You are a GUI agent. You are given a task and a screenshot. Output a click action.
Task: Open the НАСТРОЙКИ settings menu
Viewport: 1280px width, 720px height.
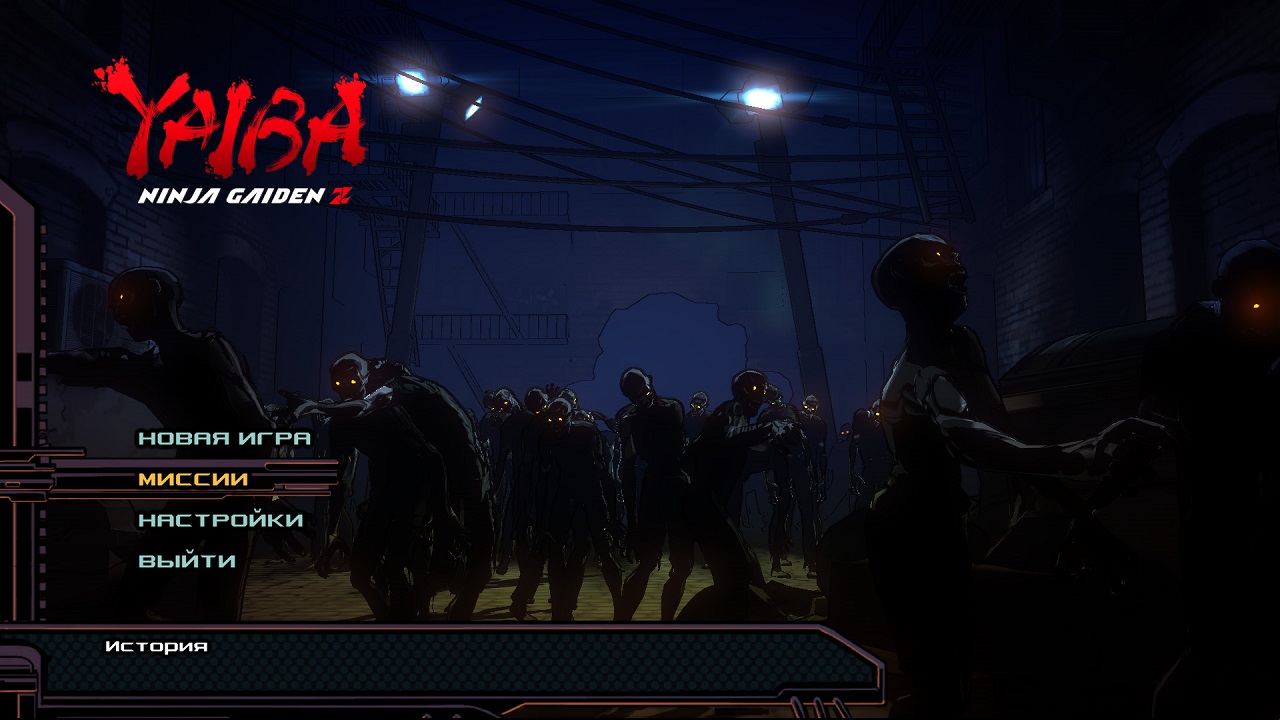(x=220, y=520)
